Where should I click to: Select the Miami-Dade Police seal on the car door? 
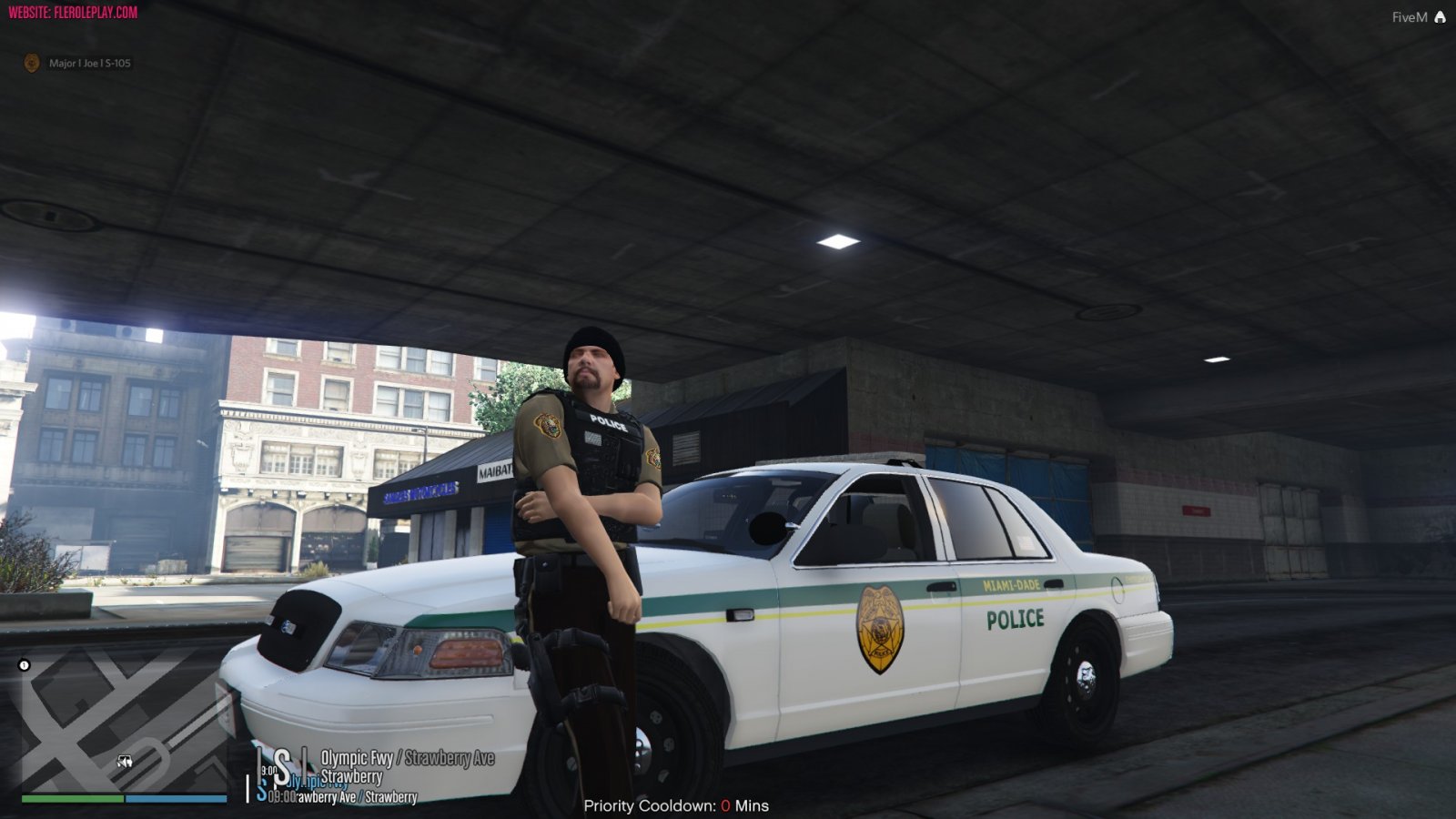[x=879, y=626]
